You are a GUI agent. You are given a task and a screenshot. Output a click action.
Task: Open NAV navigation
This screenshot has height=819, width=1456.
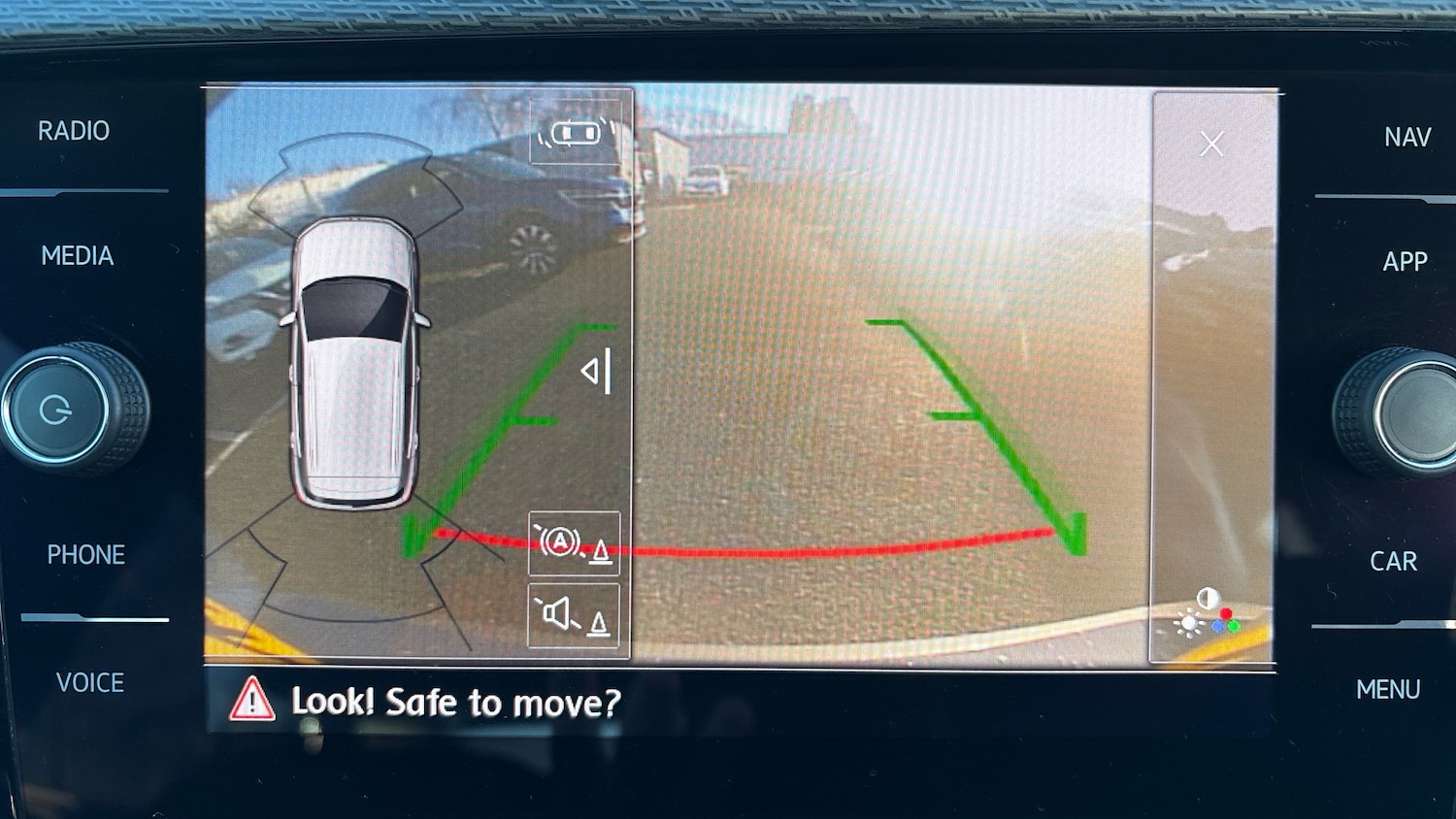1407,138
